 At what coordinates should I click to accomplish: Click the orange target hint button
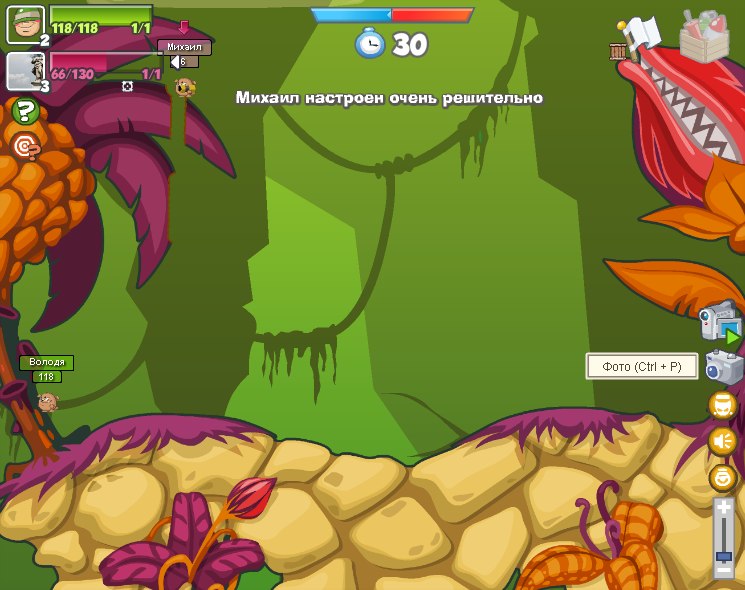[x=25, y=147]
